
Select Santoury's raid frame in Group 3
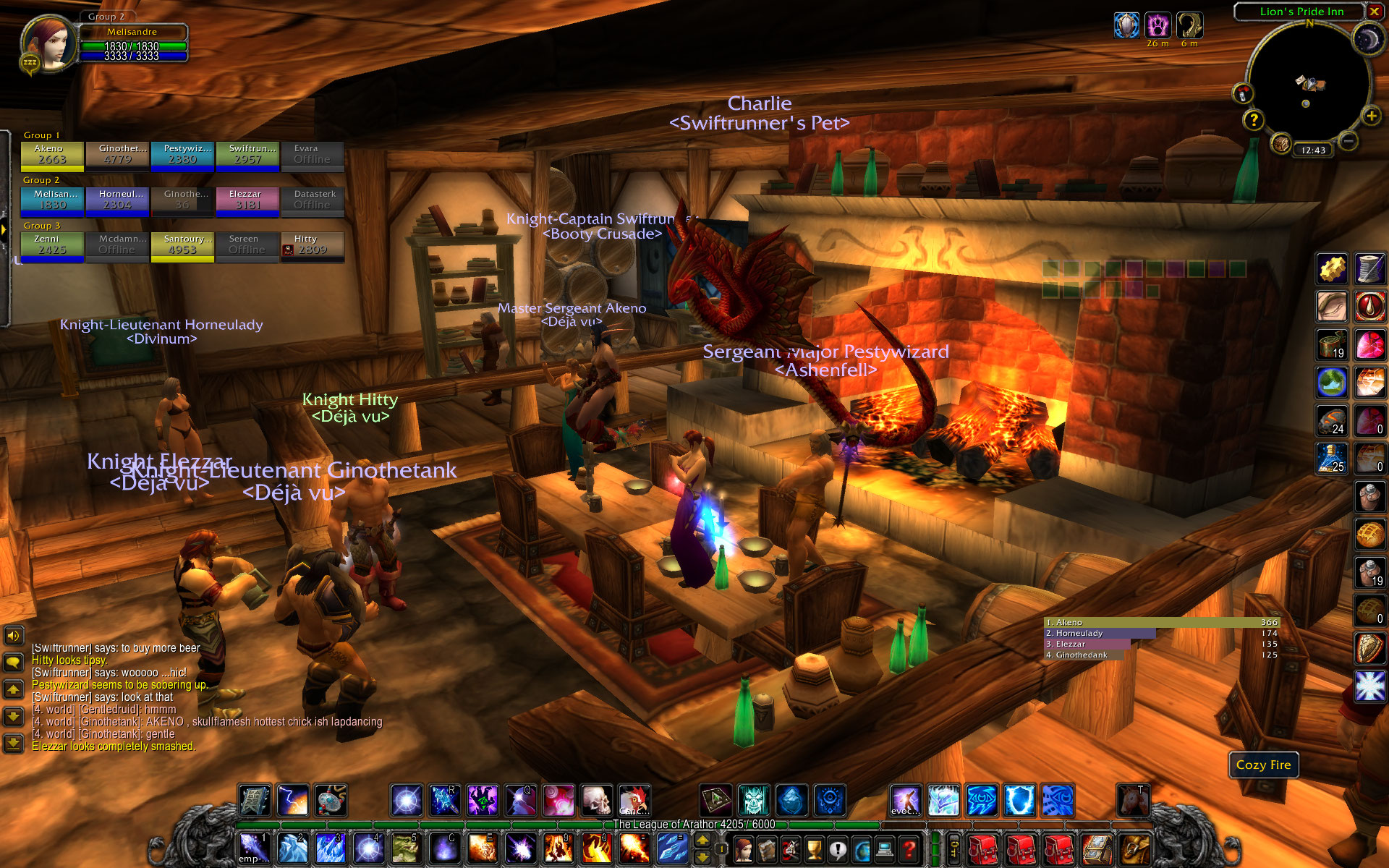point(182,245)
